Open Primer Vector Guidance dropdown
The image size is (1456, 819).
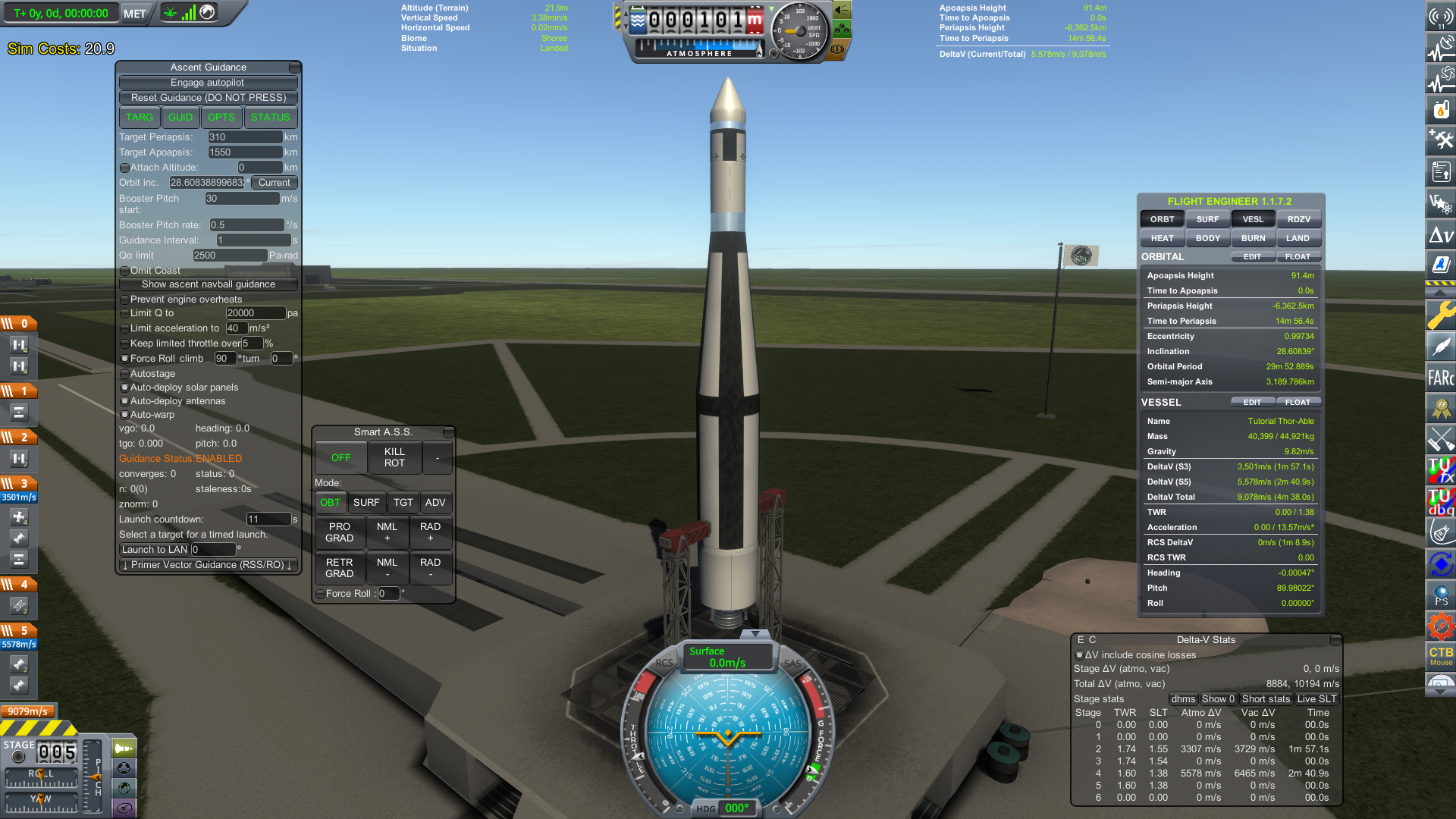(x=208, y=565)
